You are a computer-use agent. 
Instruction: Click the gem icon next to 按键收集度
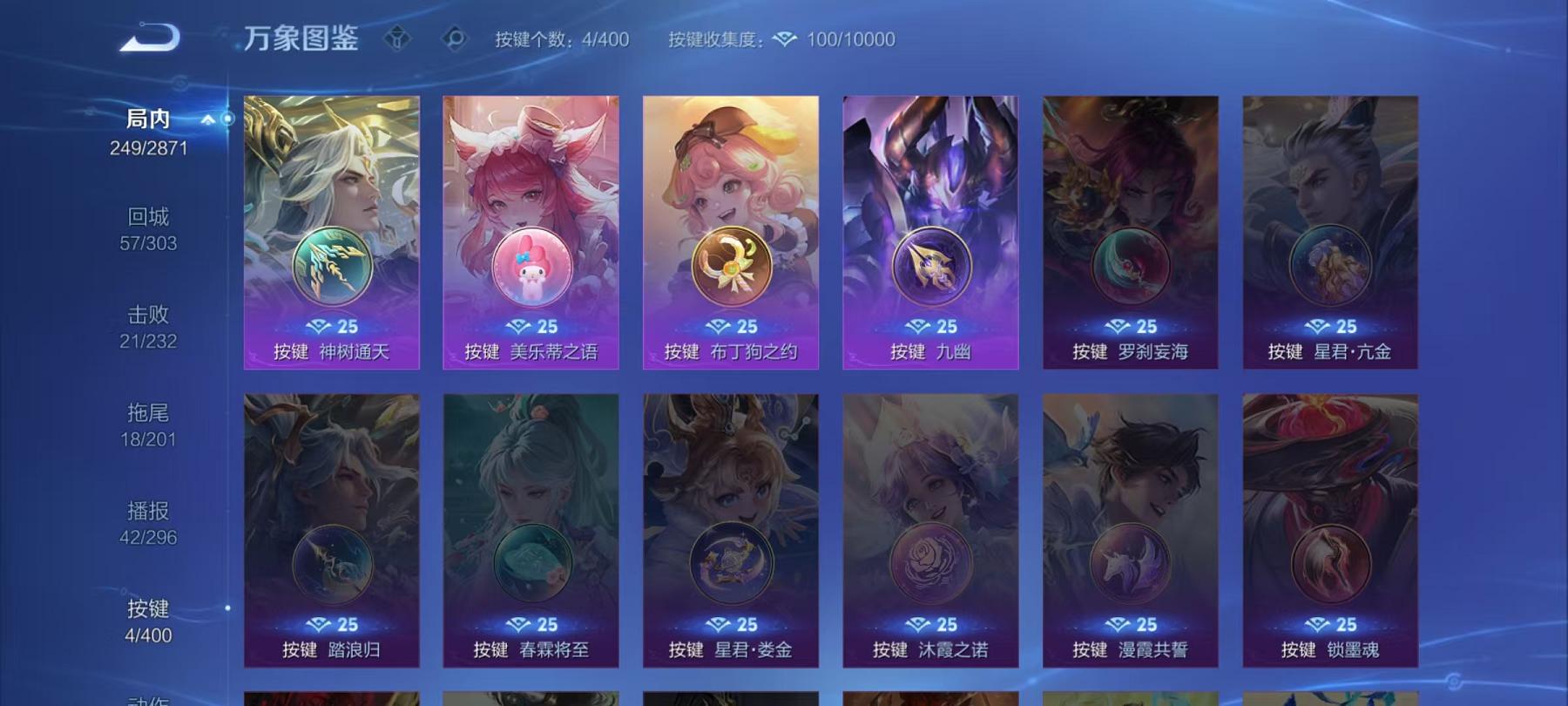[x=787, y=38]
